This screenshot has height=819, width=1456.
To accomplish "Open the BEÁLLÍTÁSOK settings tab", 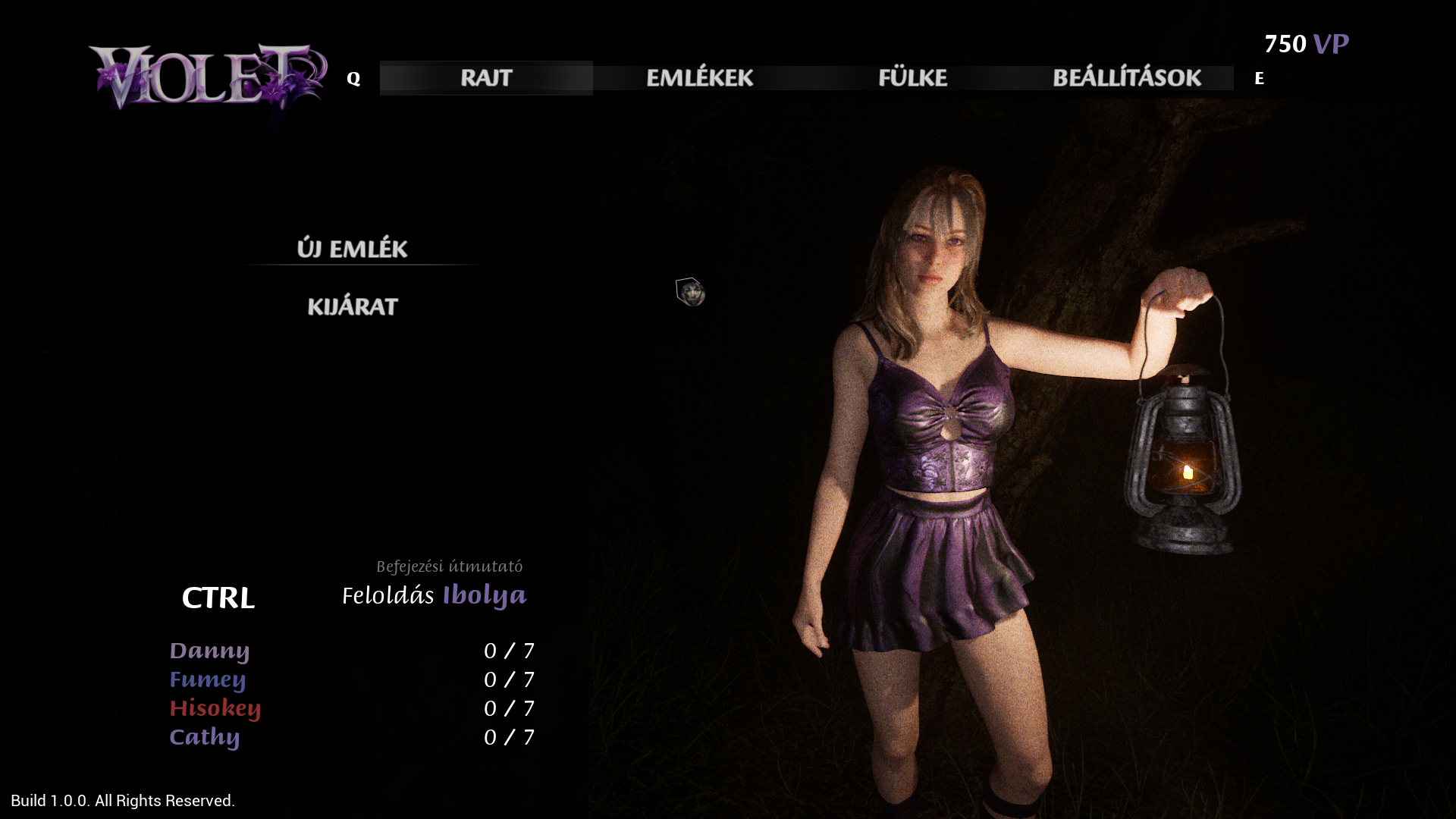I will coord(1126,78).
